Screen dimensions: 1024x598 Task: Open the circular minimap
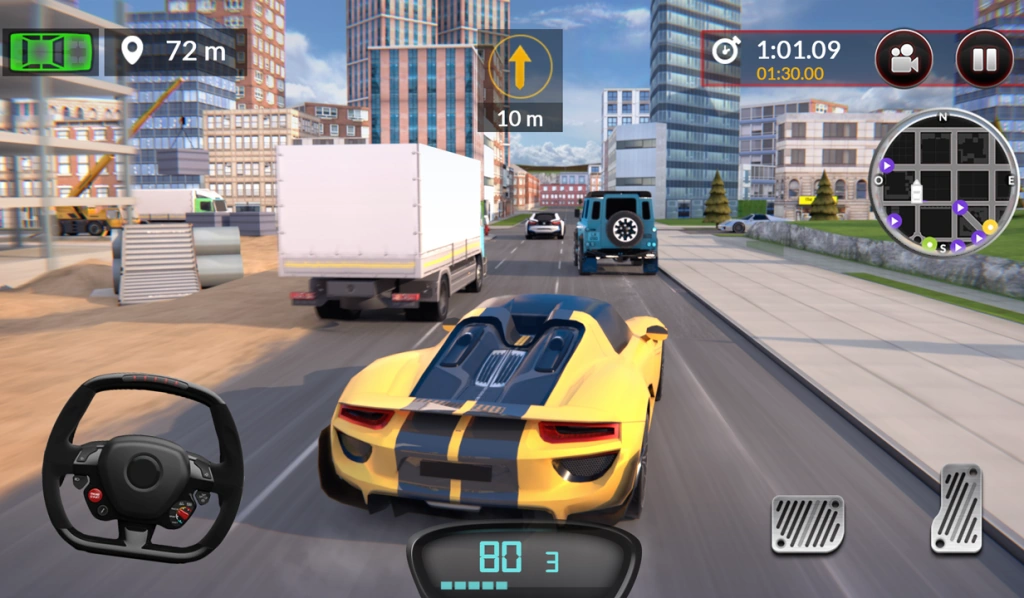click(x=943, y=183)
